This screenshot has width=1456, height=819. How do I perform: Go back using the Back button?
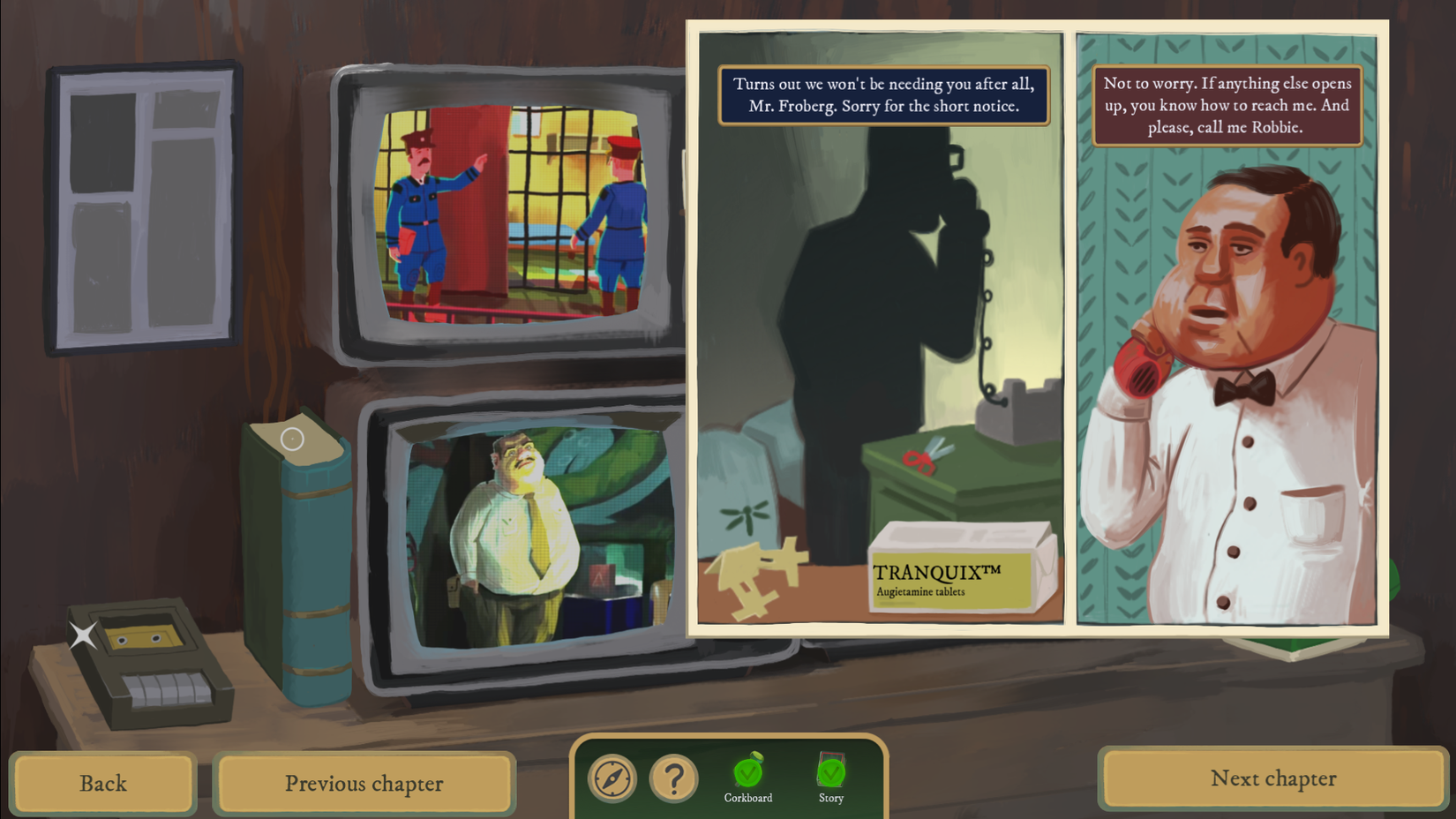point(102,783)
